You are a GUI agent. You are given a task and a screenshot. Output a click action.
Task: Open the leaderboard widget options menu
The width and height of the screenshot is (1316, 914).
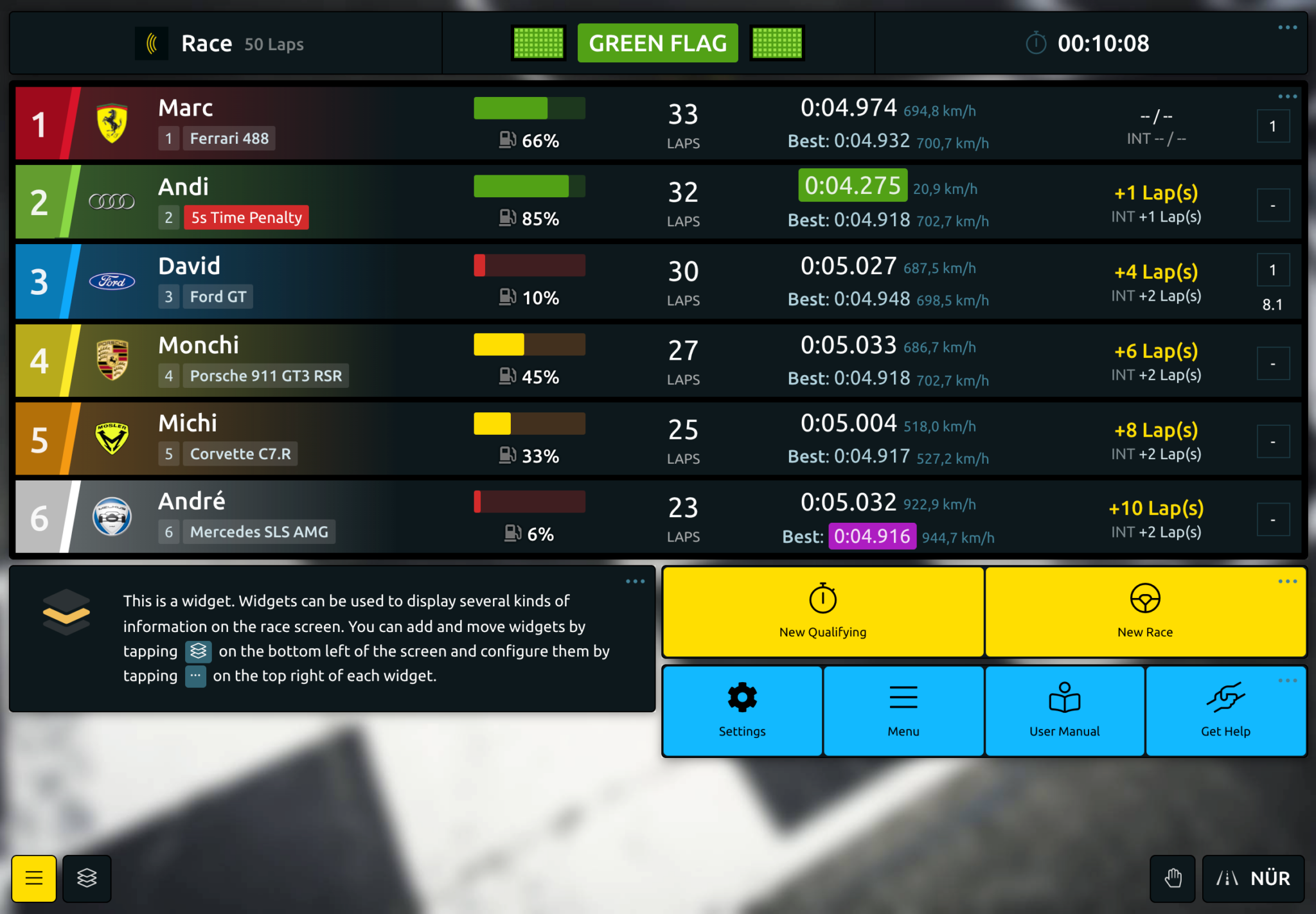coord(1287,96)
